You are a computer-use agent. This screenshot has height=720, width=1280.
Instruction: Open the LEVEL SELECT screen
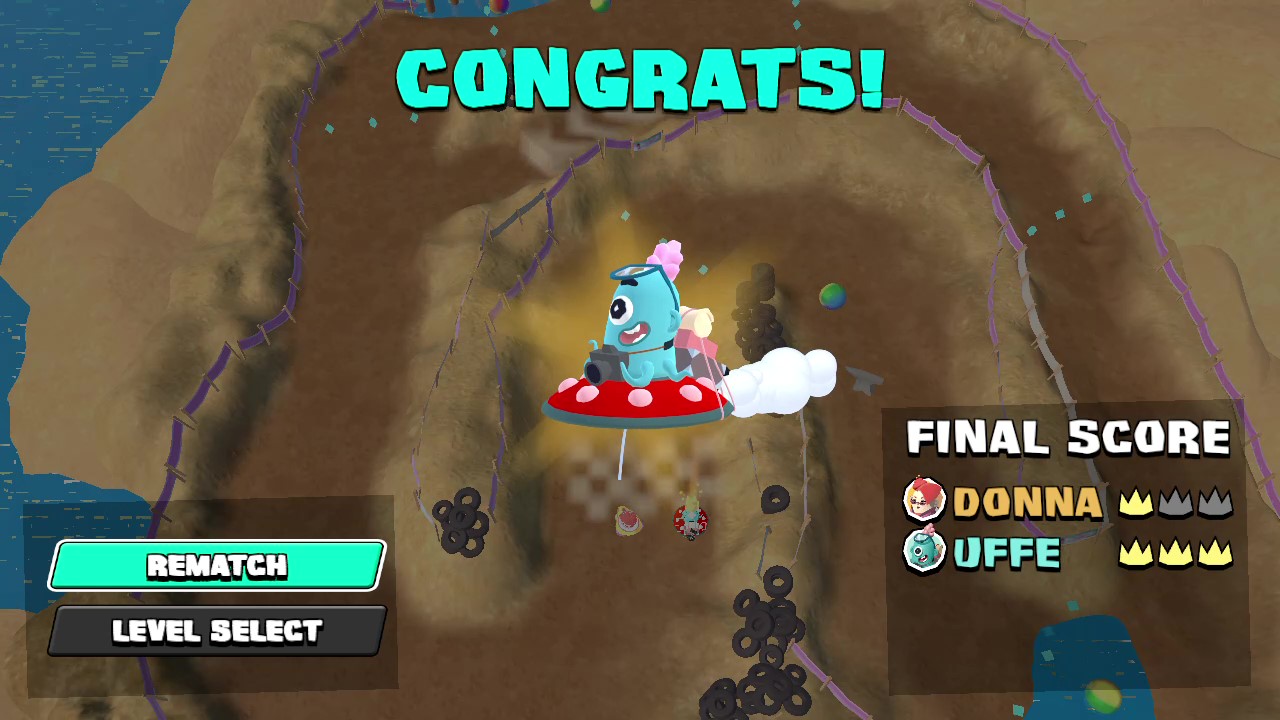[215, 630]
